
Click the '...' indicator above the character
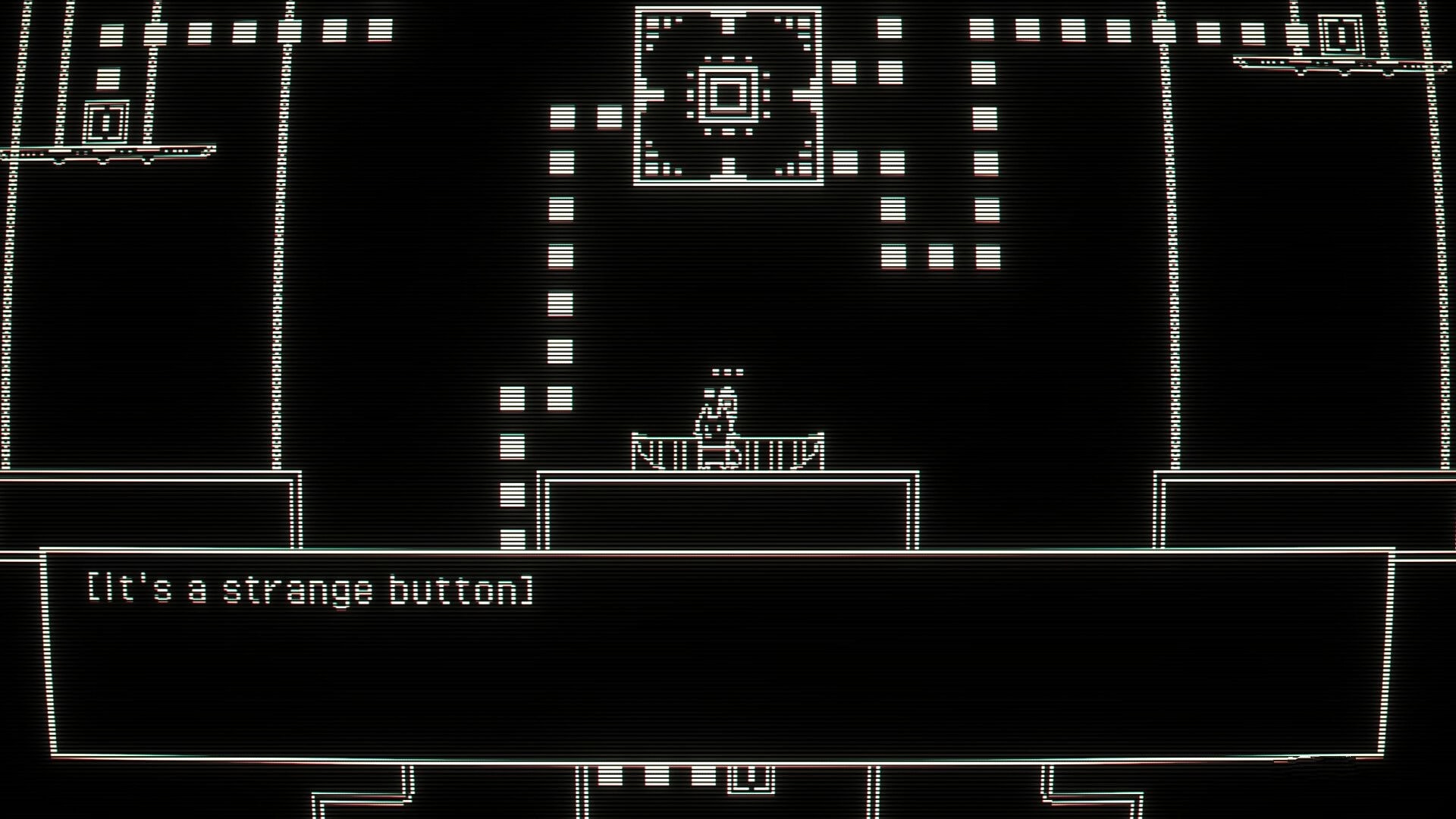click(726, 371)
